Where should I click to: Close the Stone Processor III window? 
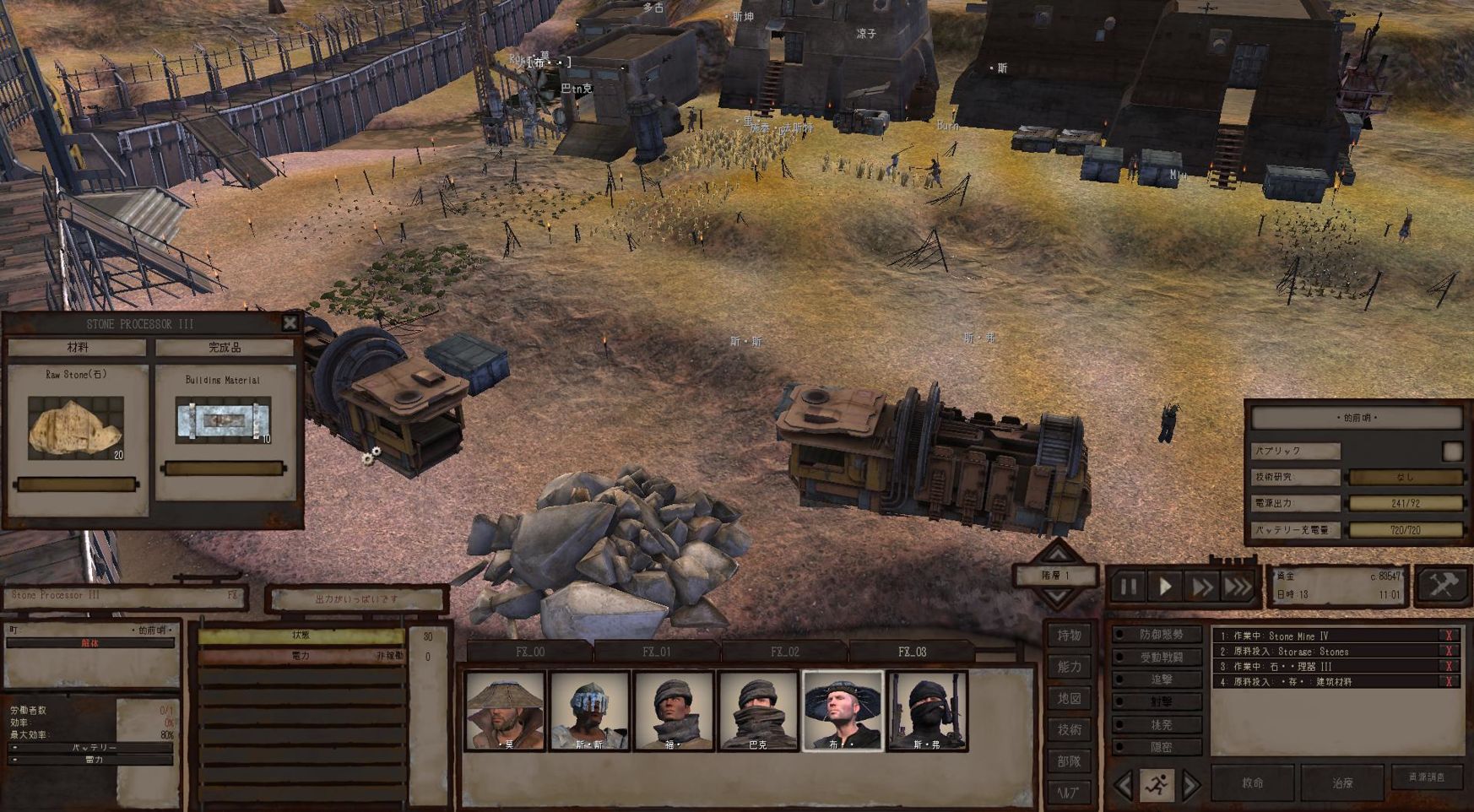click(290, 322)
